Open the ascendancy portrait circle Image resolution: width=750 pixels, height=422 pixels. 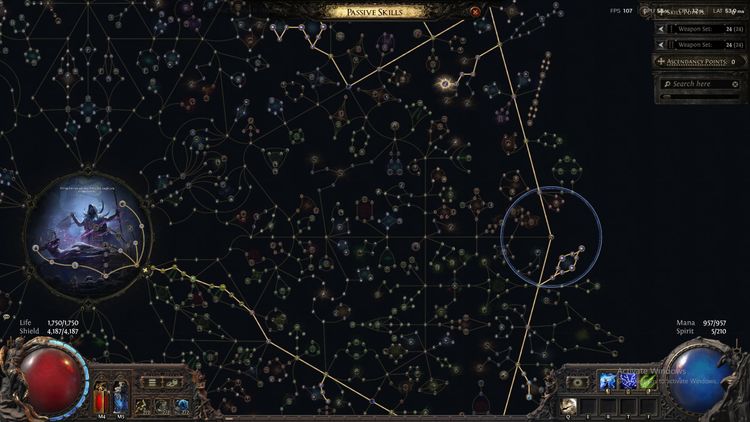coord(87,237)
